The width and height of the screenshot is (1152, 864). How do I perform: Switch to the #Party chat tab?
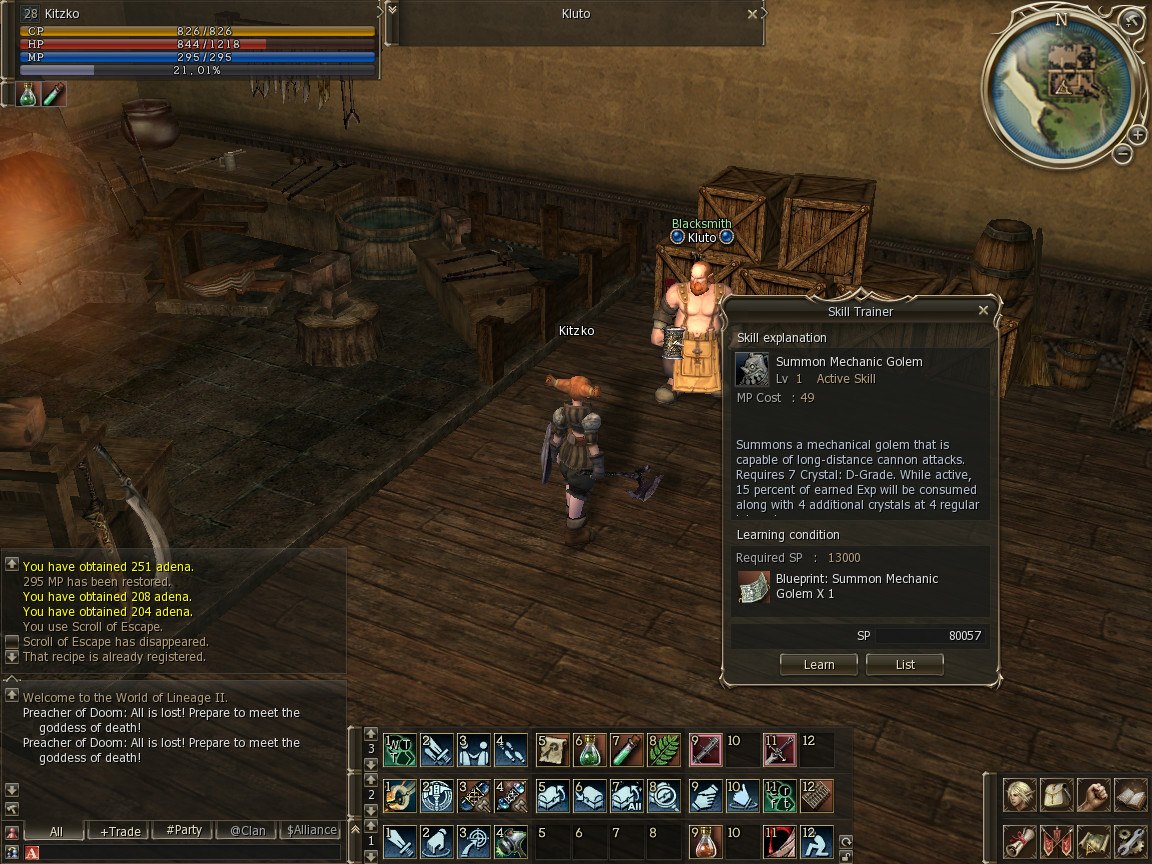click(x=184, y=831)
